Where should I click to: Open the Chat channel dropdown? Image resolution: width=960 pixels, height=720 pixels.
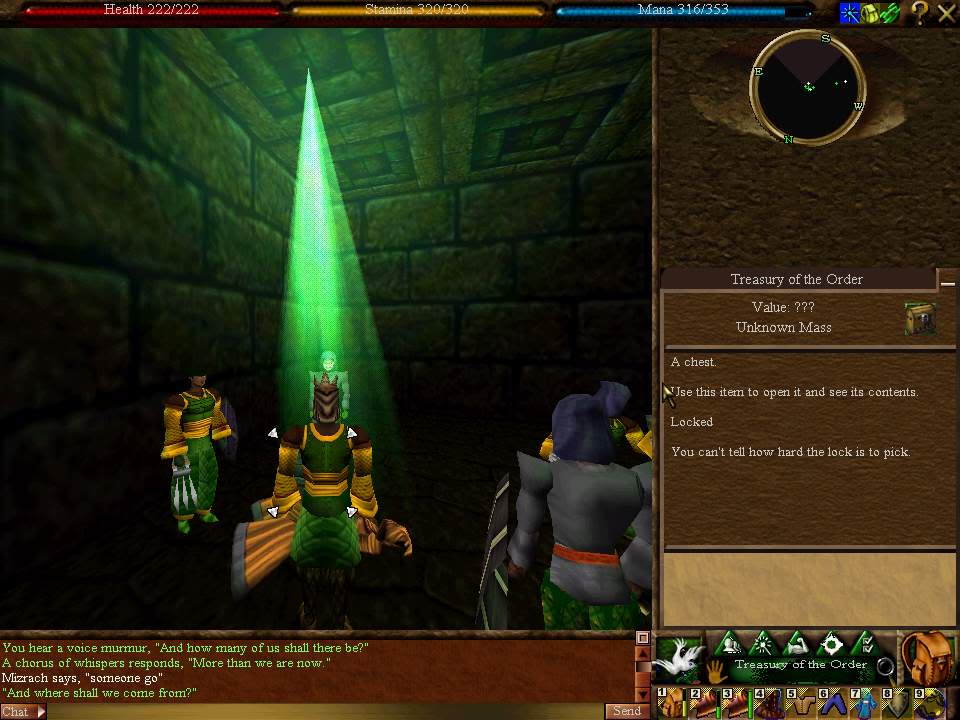tap(23, 712)
